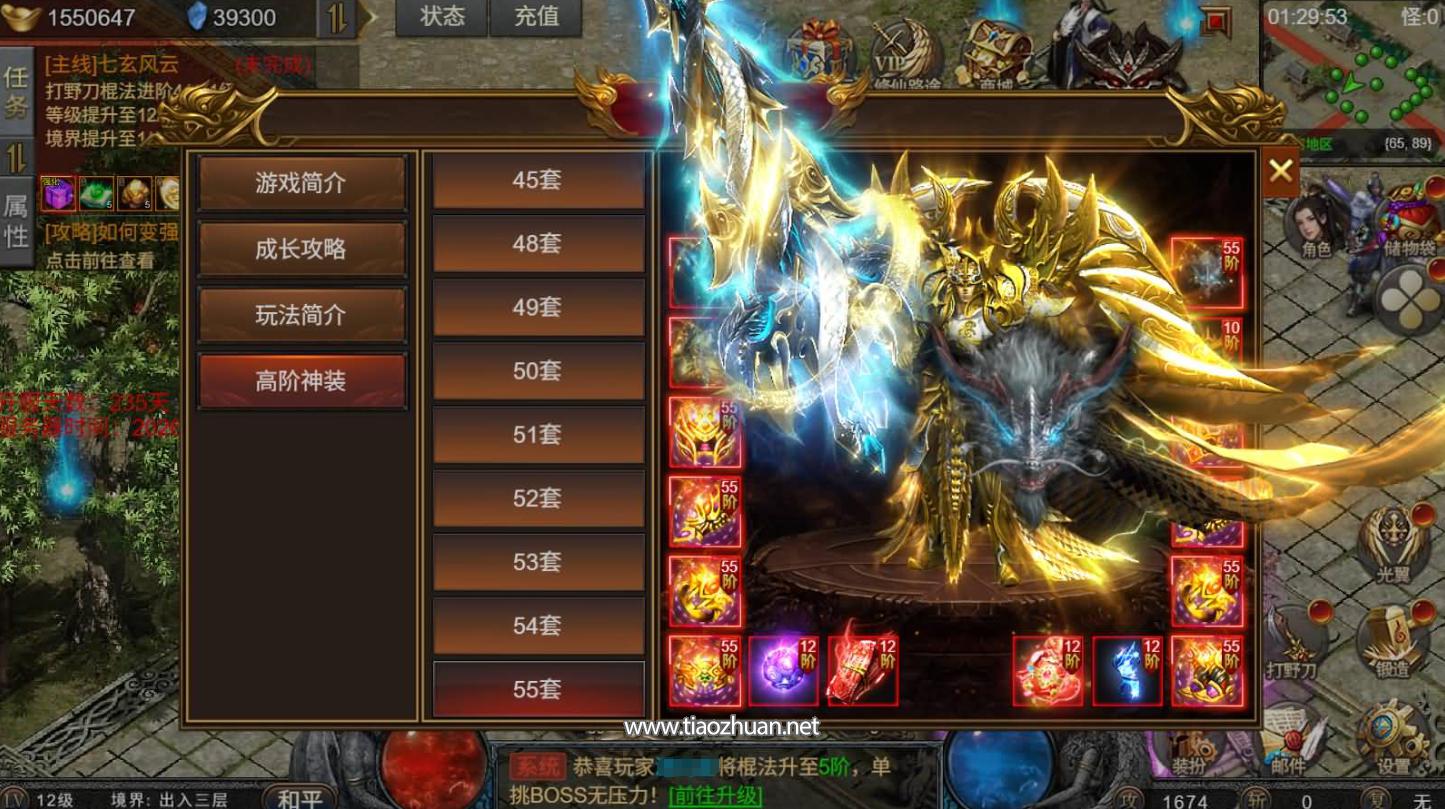1445x809 pixels.
Task: Select the 55套 equipment set entry
Action: (x=538, y=688)
